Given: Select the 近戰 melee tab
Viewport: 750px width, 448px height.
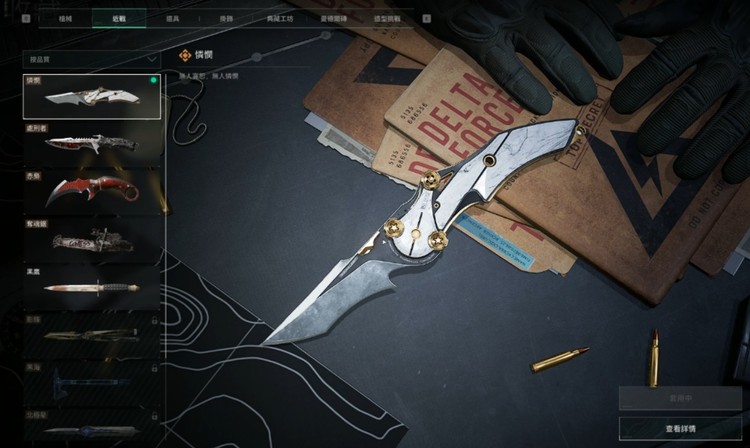Looking at the screenshot, I should [x=119, y=18].
